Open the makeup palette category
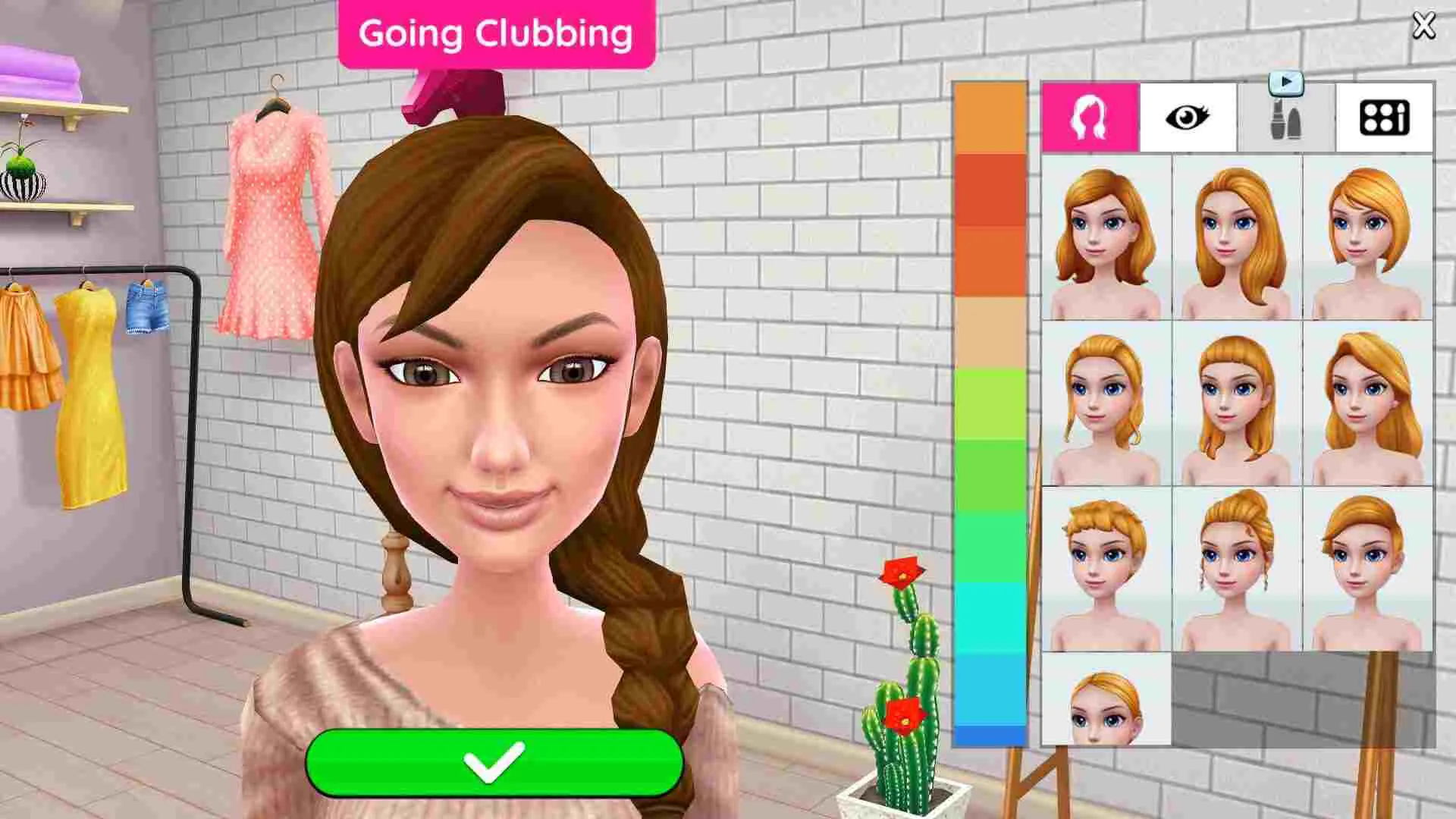Screen dimensions: 1456x819 pyautogui.click(x=1382, y=117)
